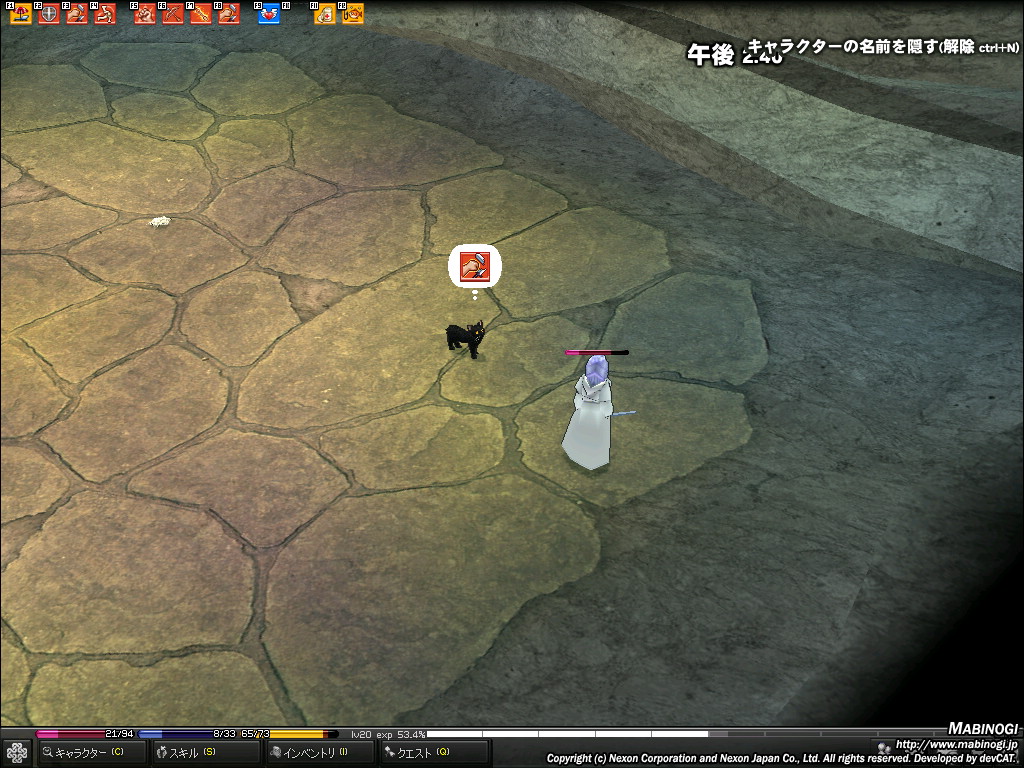Use the first aid medicine bottle skill
This screenshot has height=768, width=1024.
click(325, 14)
